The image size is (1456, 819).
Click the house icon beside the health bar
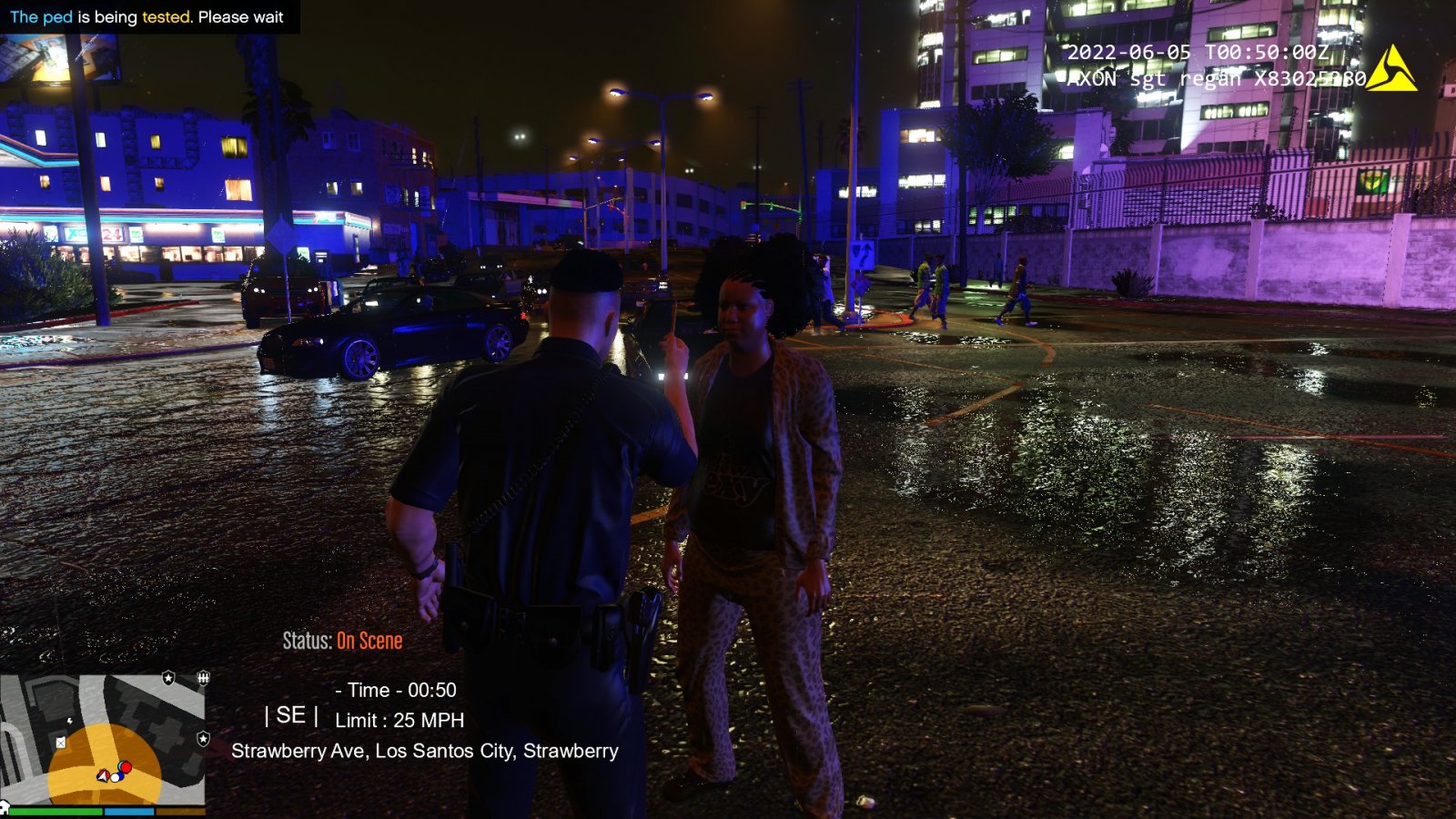click(x=4, y=806)
